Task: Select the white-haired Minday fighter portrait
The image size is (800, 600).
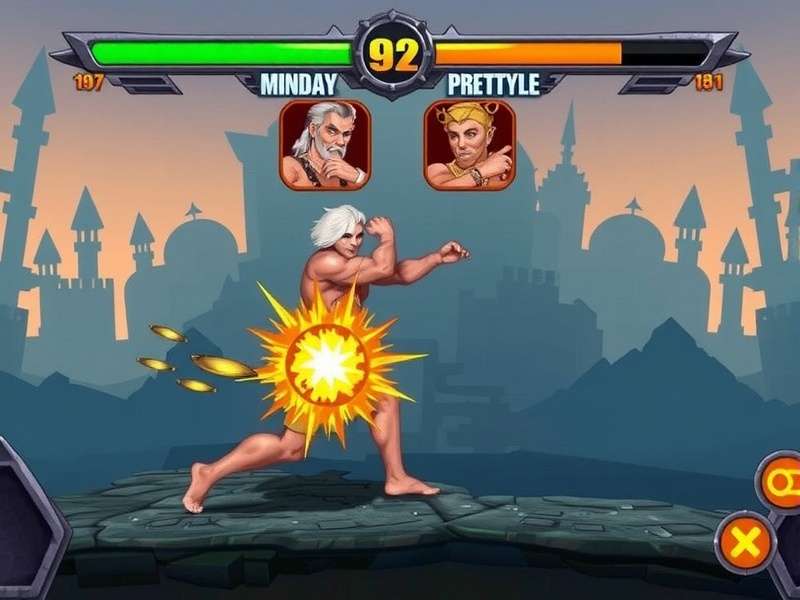Action: point(324,144)
